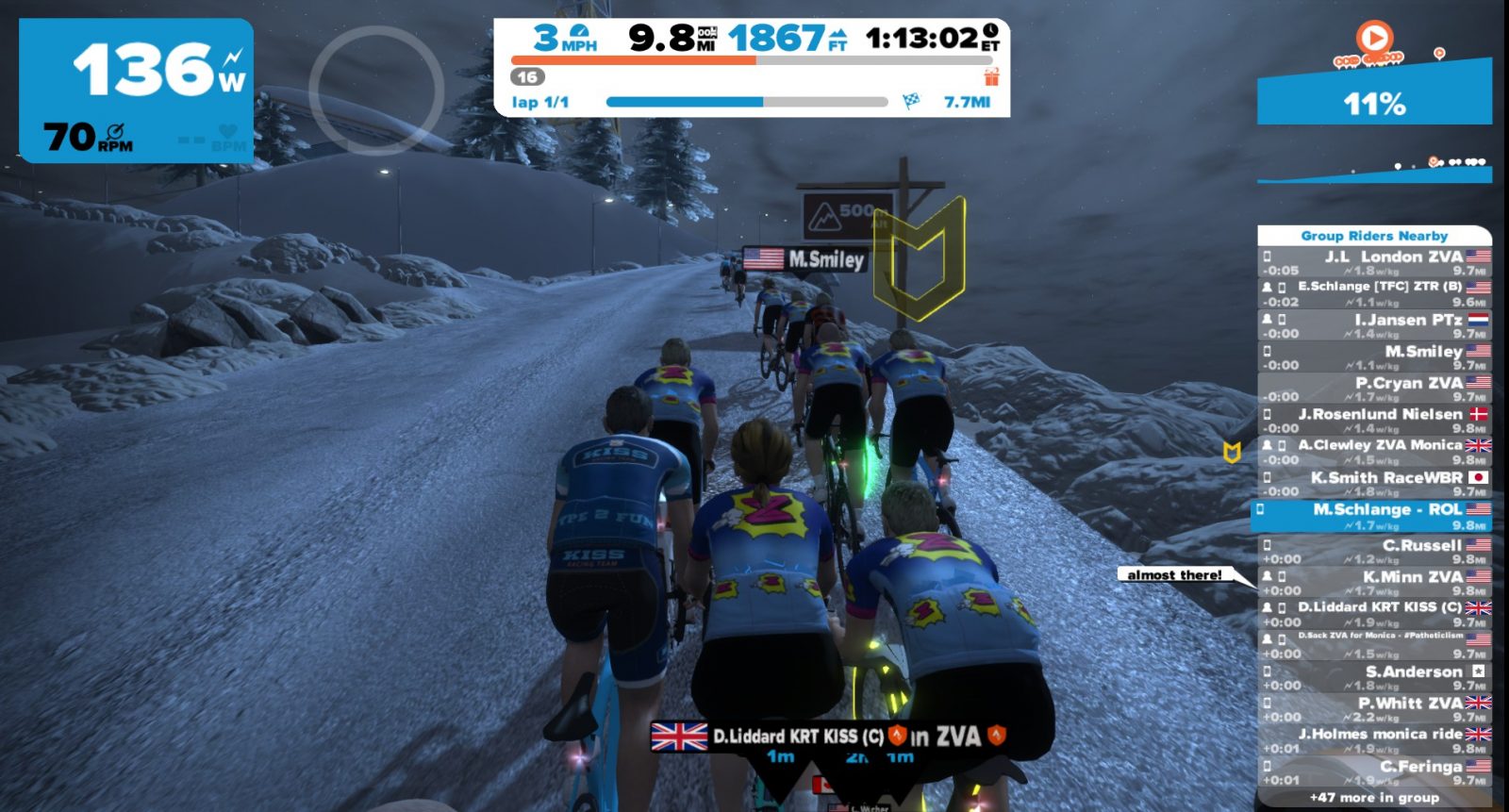Select C.Feringa from the riders list

pyautogui.click(x=1375, y=771)
